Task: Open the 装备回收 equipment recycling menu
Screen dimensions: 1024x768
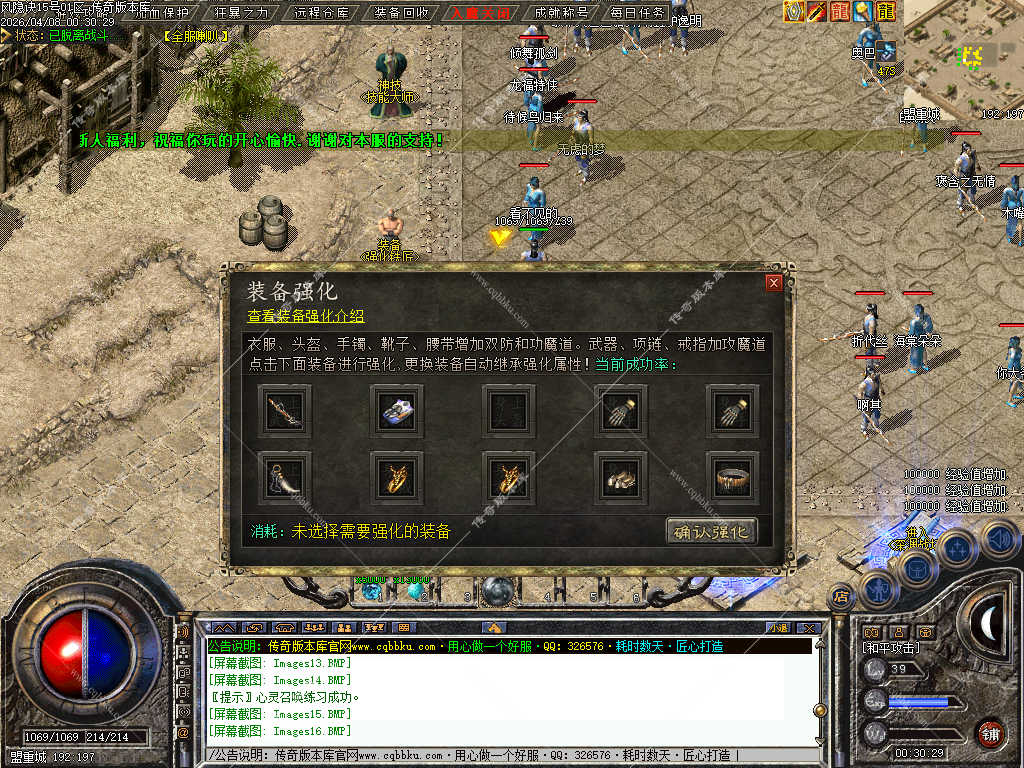Action: 401,13
